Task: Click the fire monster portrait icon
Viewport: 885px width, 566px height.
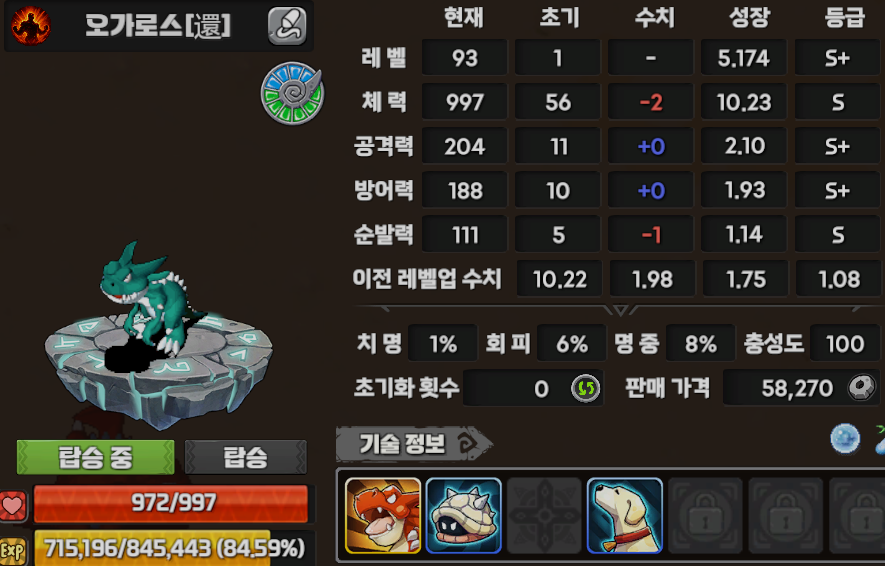Action: point(31,26)
